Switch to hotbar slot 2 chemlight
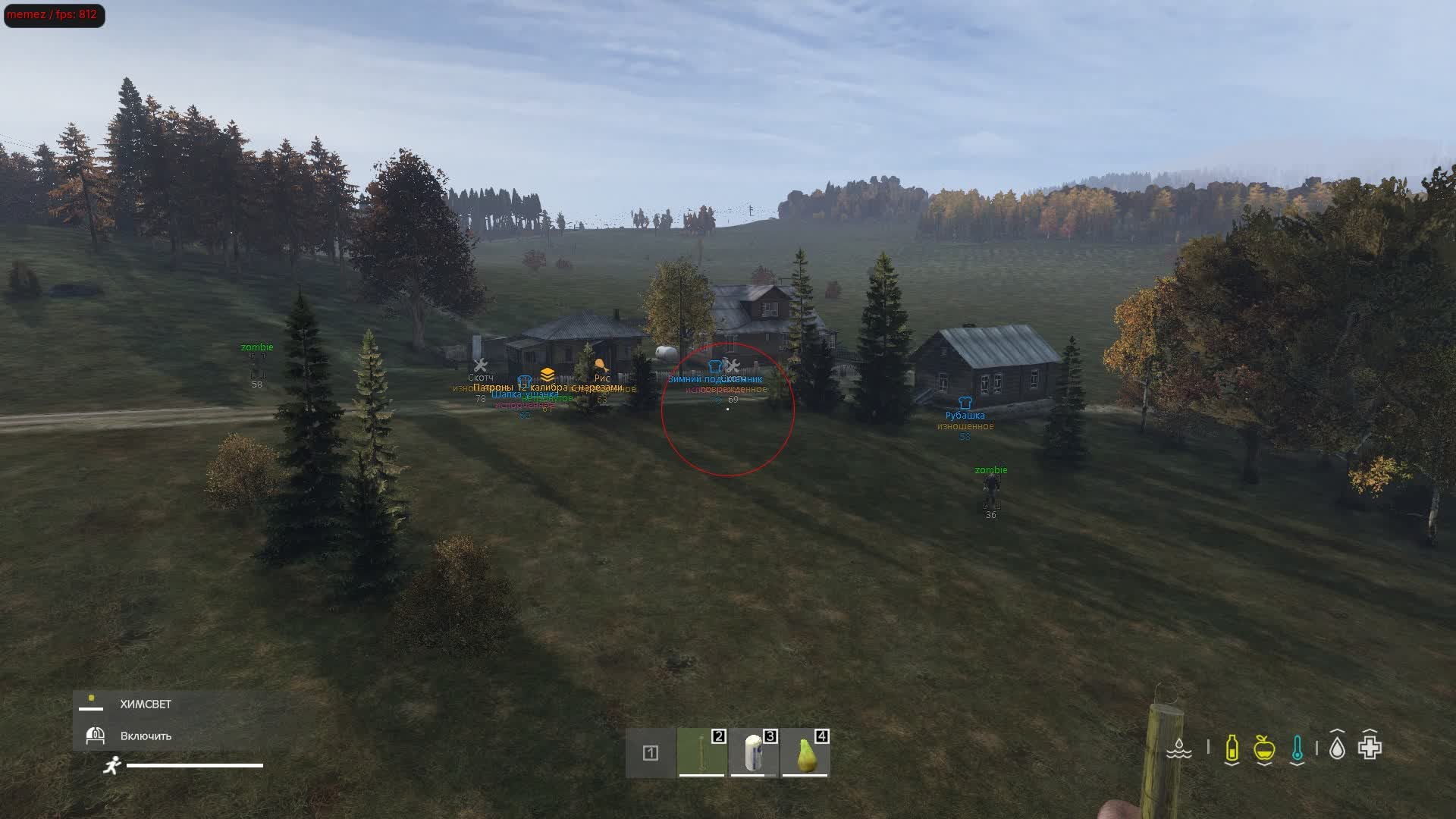The width and height of the screenshot is (1456, 819). point(701,755)
